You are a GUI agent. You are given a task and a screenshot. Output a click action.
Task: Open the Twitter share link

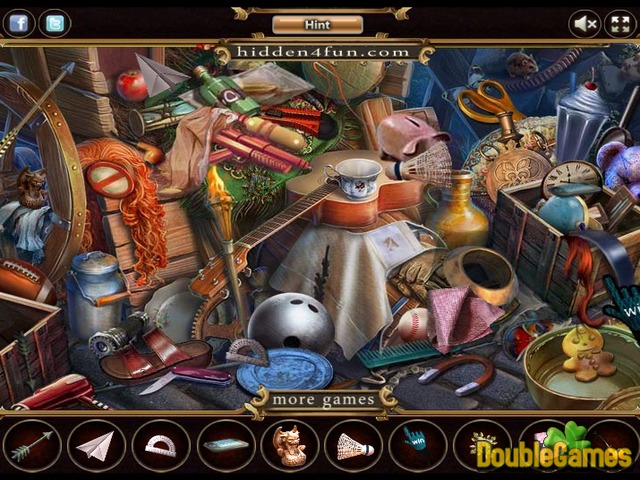[x=56, y=23]
